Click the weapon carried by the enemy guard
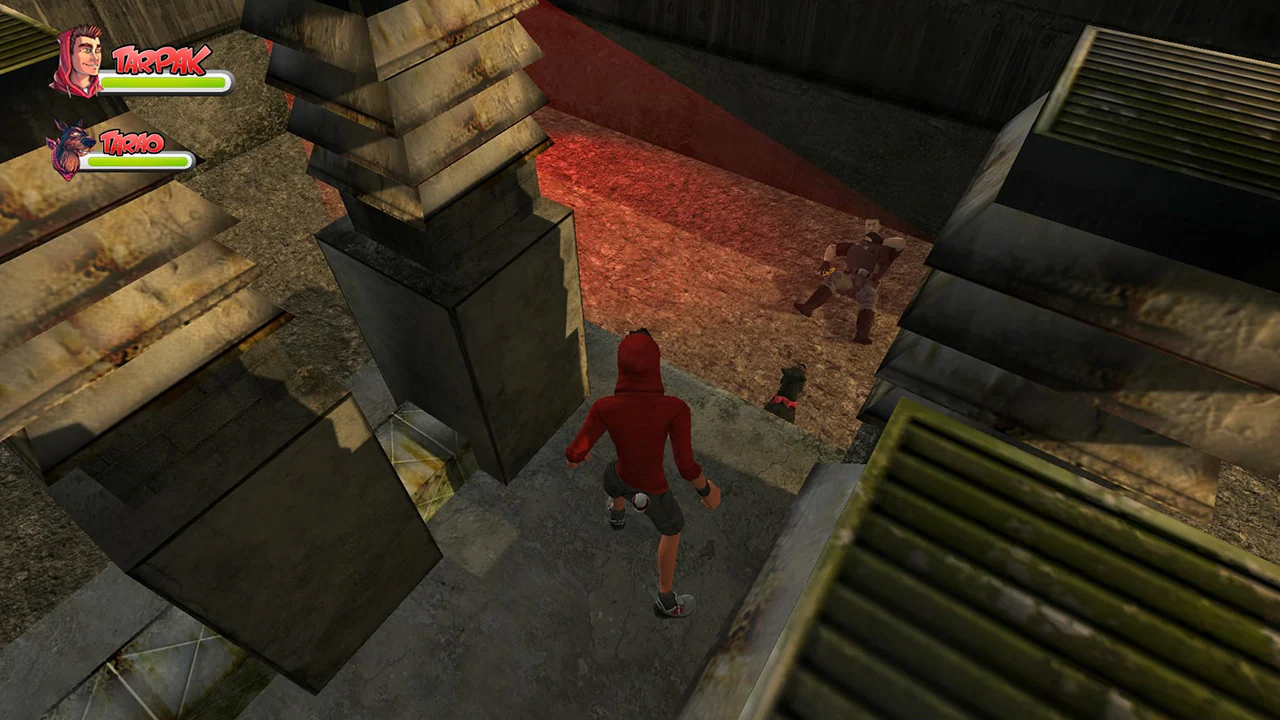Viewport: 1280px width, 720px height. point(828,272)
